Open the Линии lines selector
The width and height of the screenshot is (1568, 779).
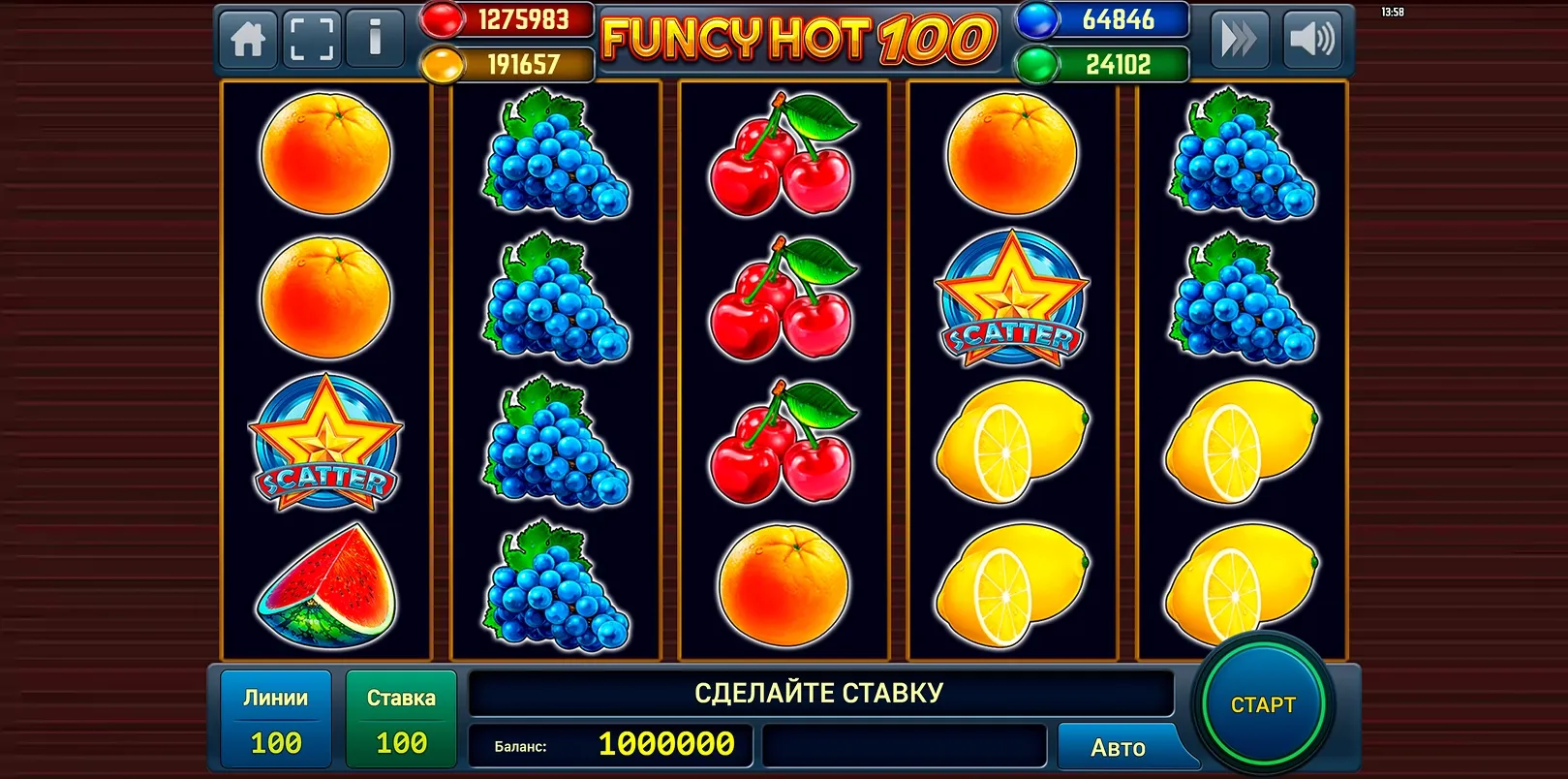pyautogui.click(x=275, y=717)
